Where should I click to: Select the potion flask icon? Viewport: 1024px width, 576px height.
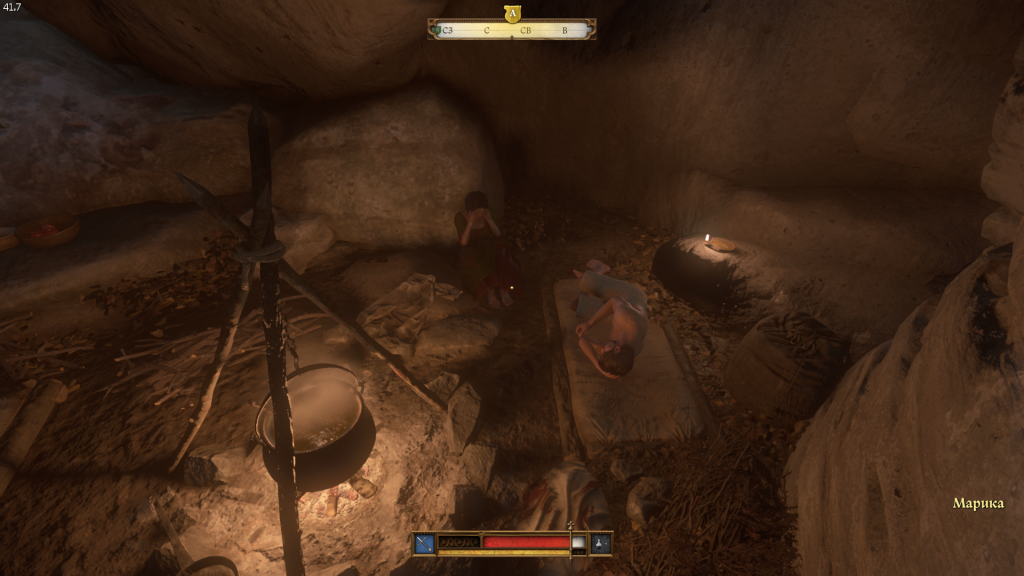pos(601,543)
